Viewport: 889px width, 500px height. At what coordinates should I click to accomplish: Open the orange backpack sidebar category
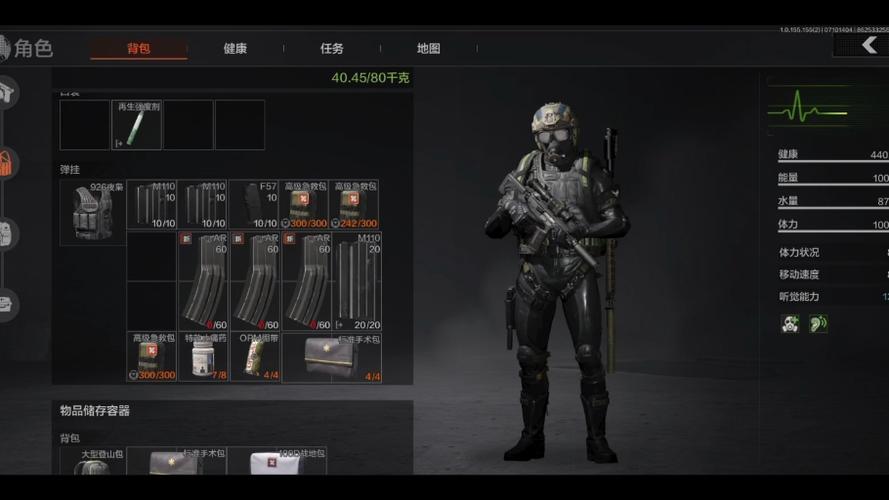click(x=8, y=162)
